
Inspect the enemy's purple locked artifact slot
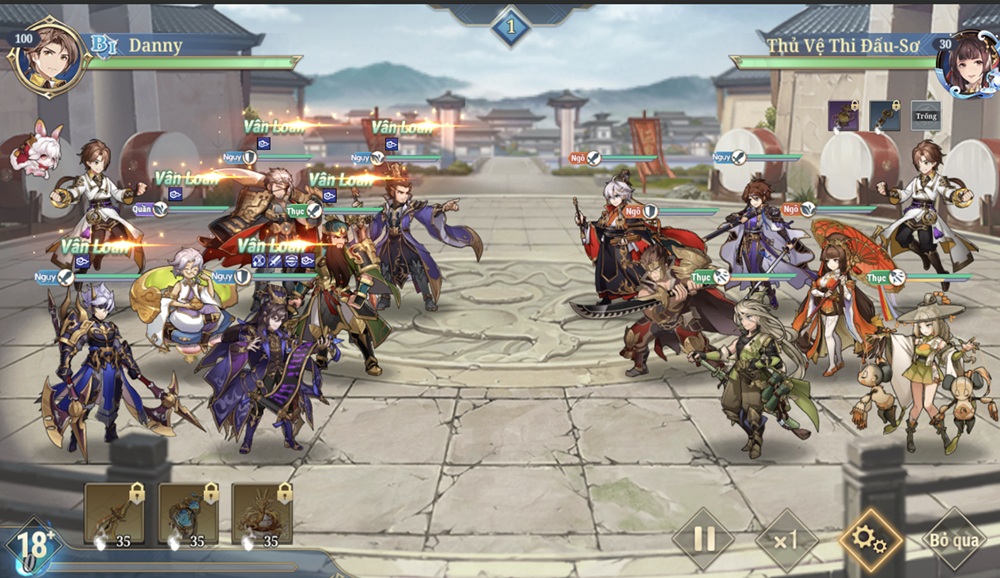coord(843,116)
